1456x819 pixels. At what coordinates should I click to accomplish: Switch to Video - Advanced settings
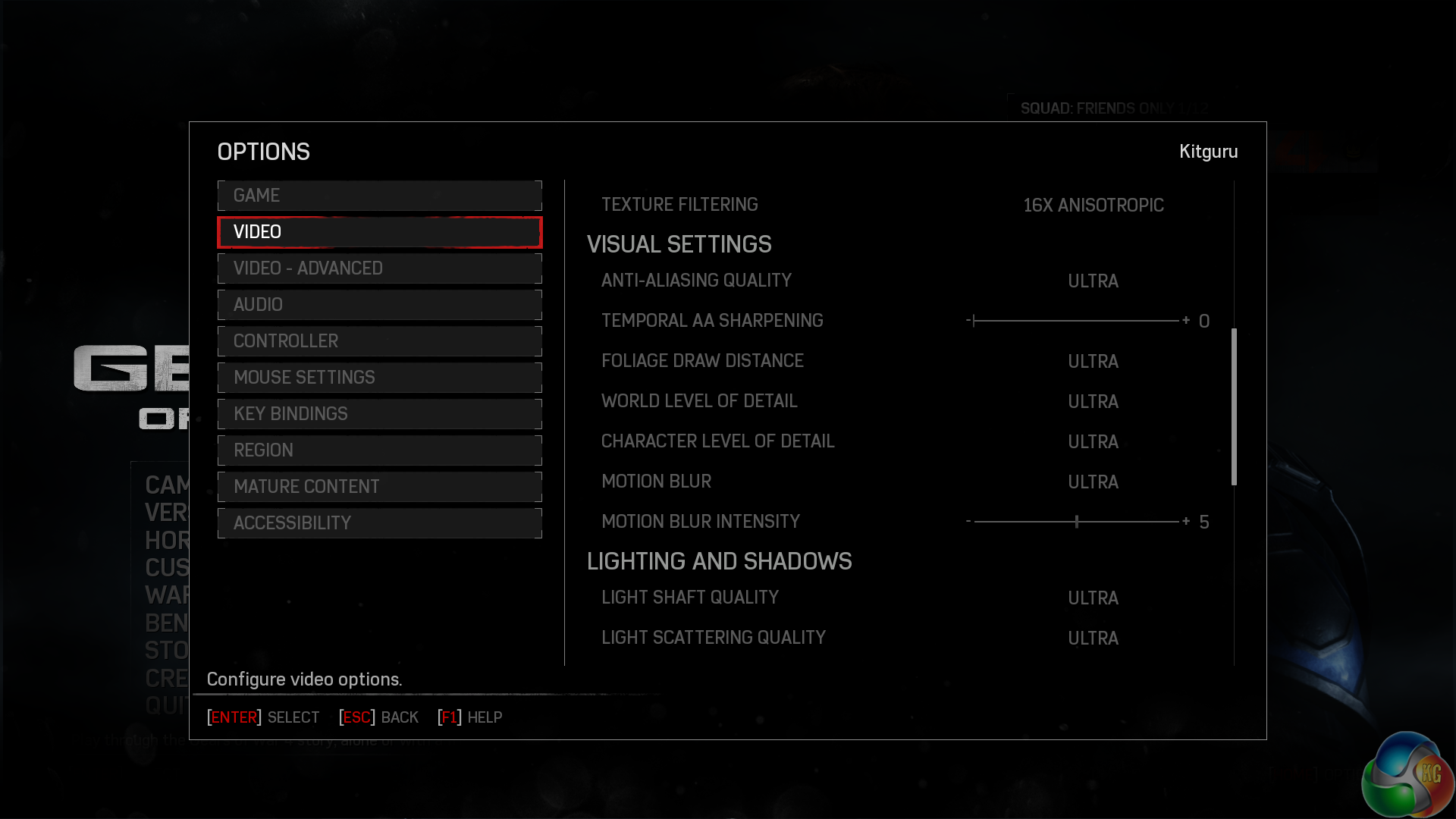[x=379, y=268]
